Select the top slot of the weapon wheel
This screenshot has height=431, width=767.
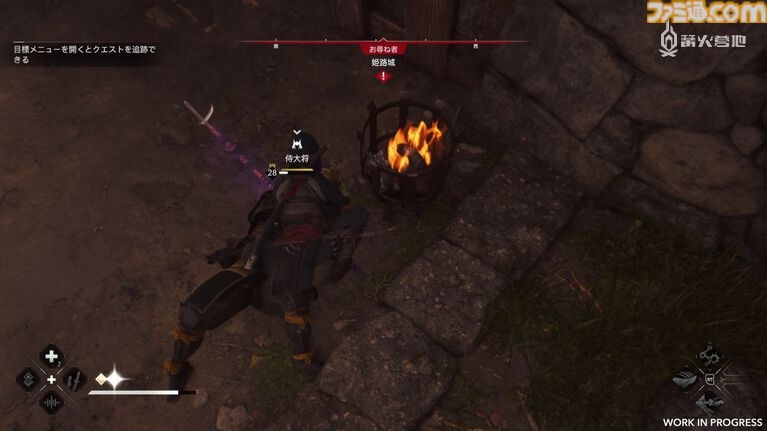click(711, 355)
